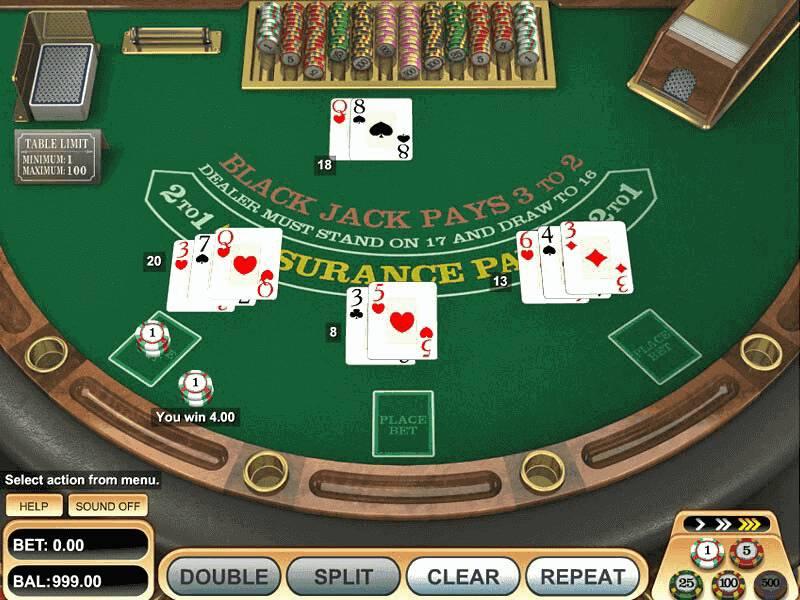Viewport: 800px width, 600px height.
Task: Repeat the previous bet
Action: click(582, 577)
